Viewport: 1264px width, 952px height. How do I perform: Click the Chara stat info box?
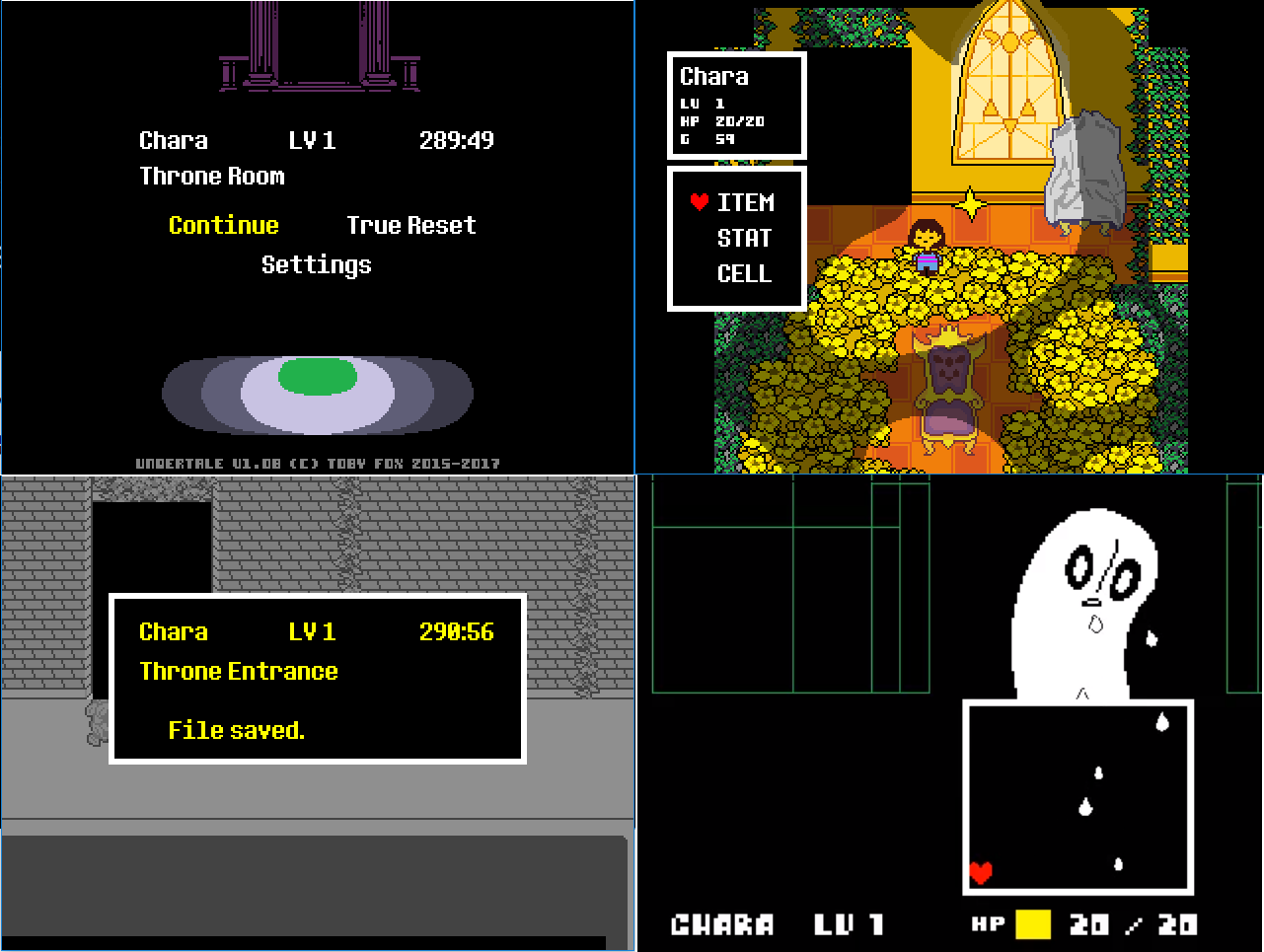click(x=736, y=106)
